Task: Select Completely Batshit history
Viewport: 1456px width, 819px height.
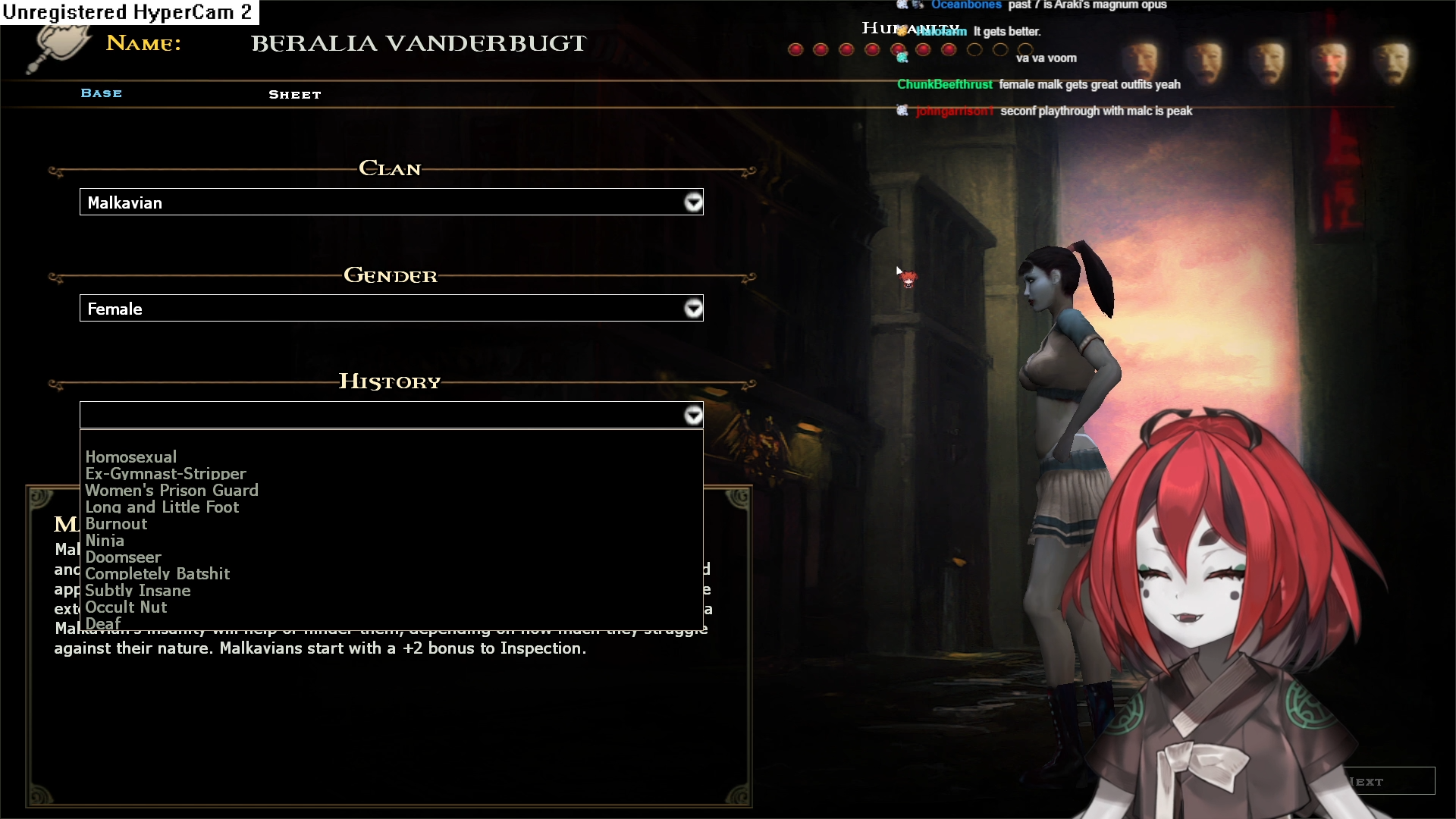Action: 157,574
